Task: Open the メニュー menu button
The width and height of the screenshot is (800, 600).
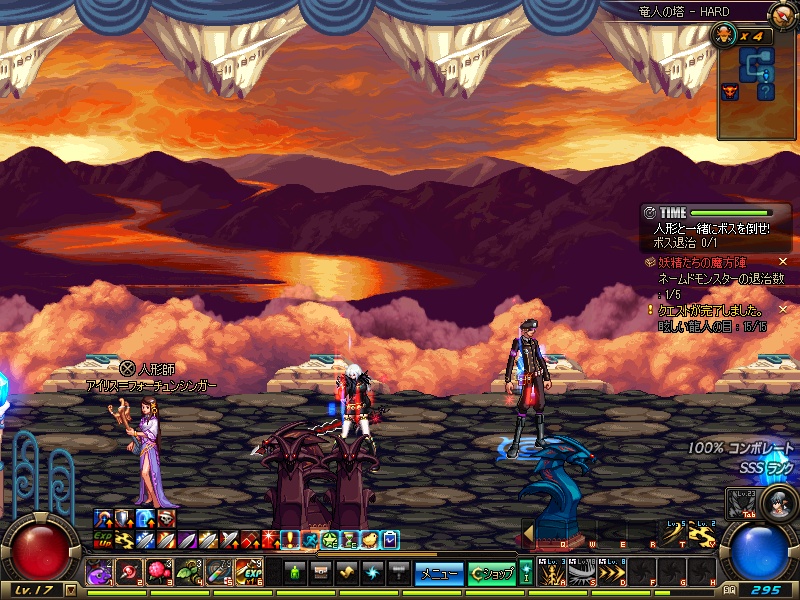Action: tap(439, 573)
